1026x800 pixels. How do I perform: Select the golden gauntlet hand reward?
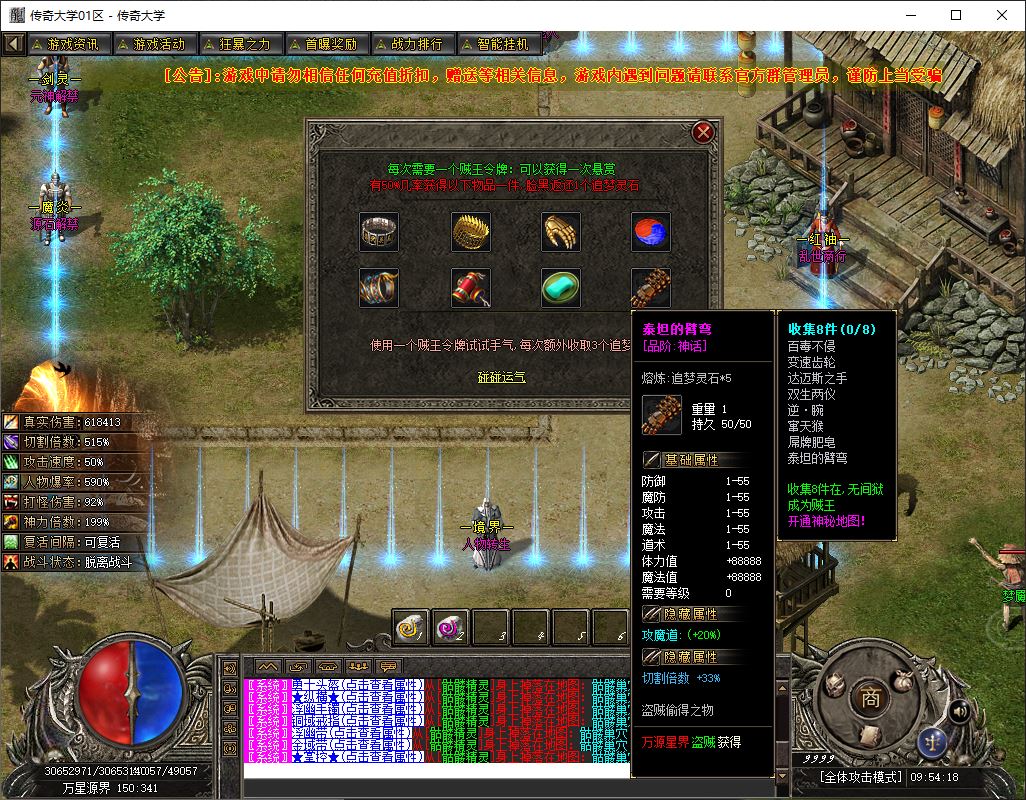[561, 232]
